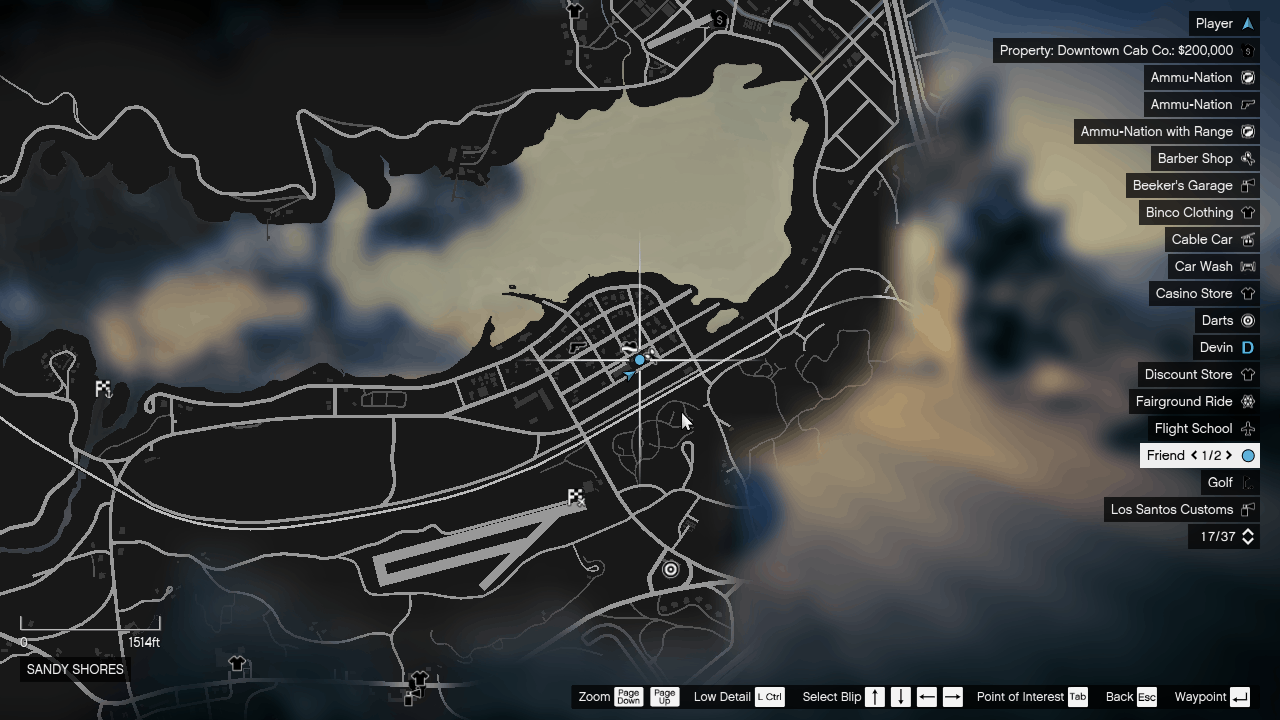Click the Los Santos Customs spray-gun icon
The image size is (1280, 720).
[x=1247, y=509]
